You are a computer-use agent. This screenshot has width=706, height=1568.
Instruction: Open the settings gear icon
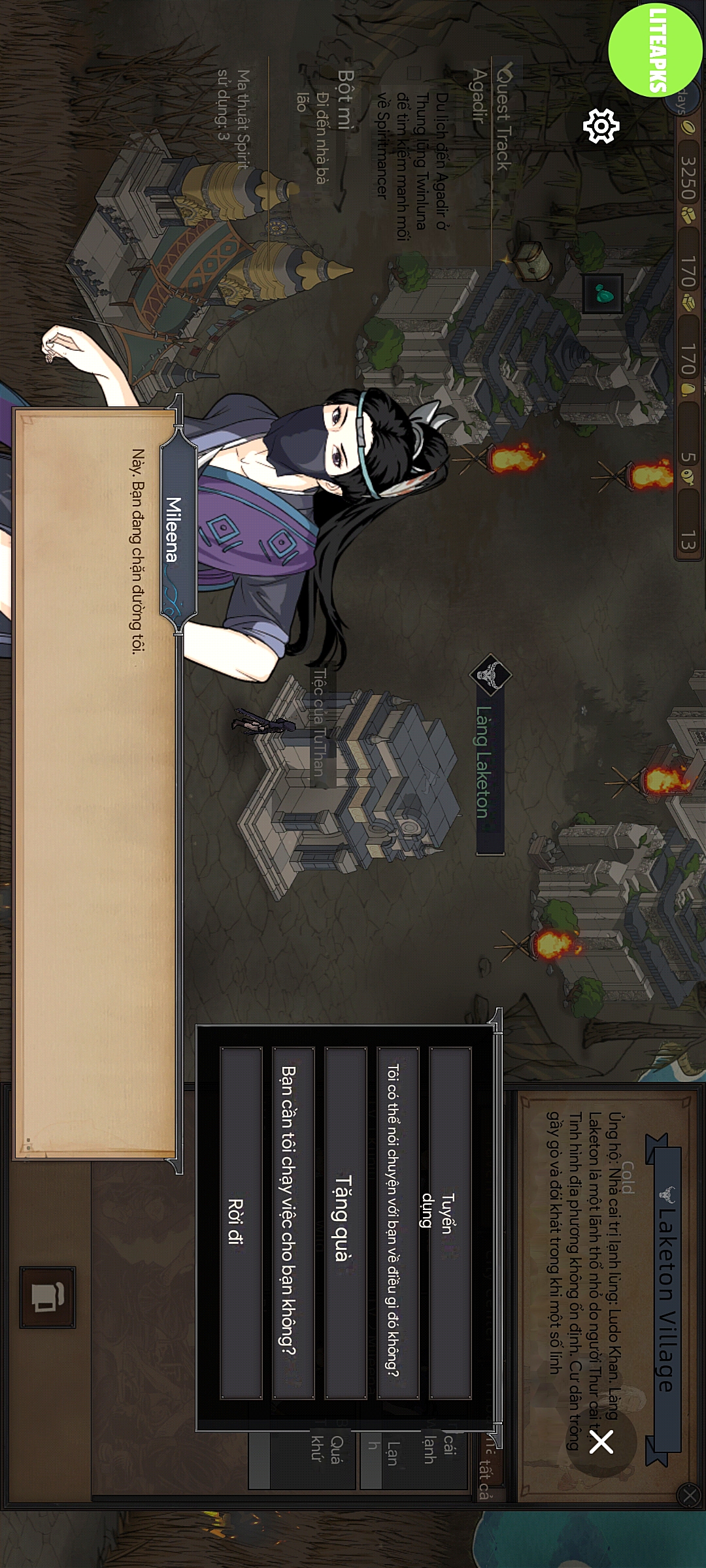tap(601, 125)
